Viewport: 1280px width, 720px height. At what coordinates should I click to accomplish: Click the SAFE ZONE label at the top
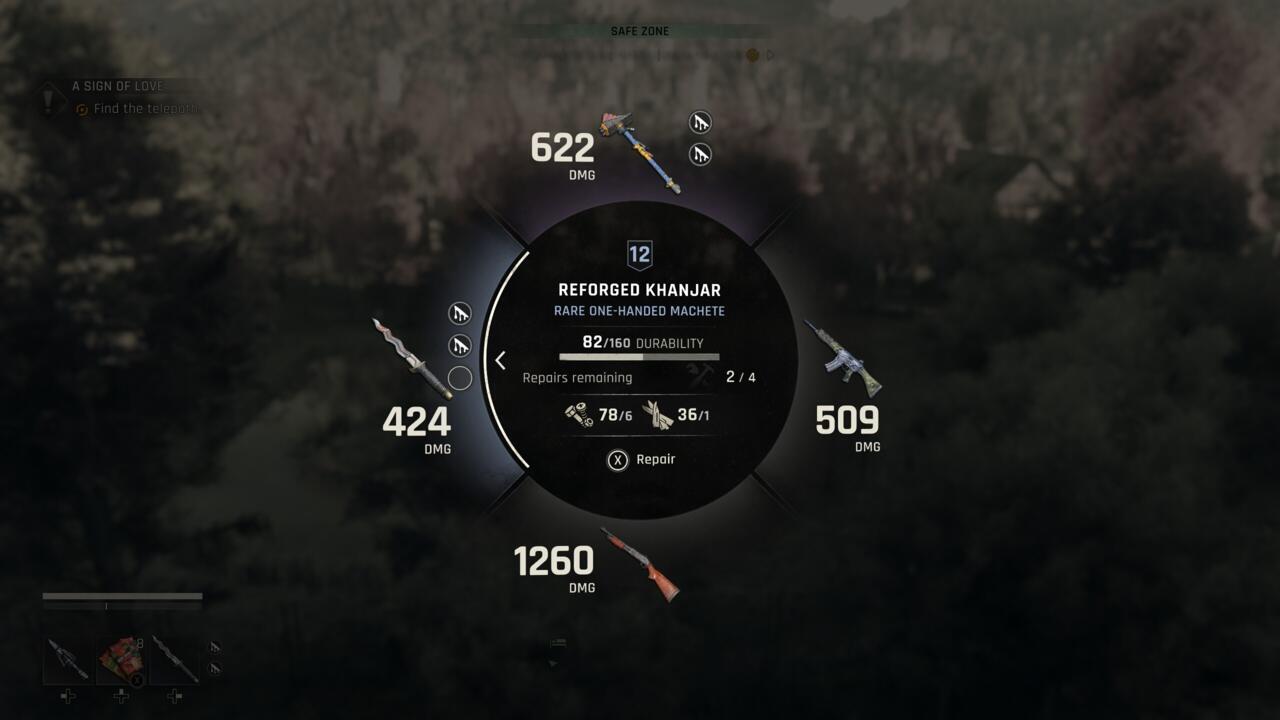click(639, 31)
